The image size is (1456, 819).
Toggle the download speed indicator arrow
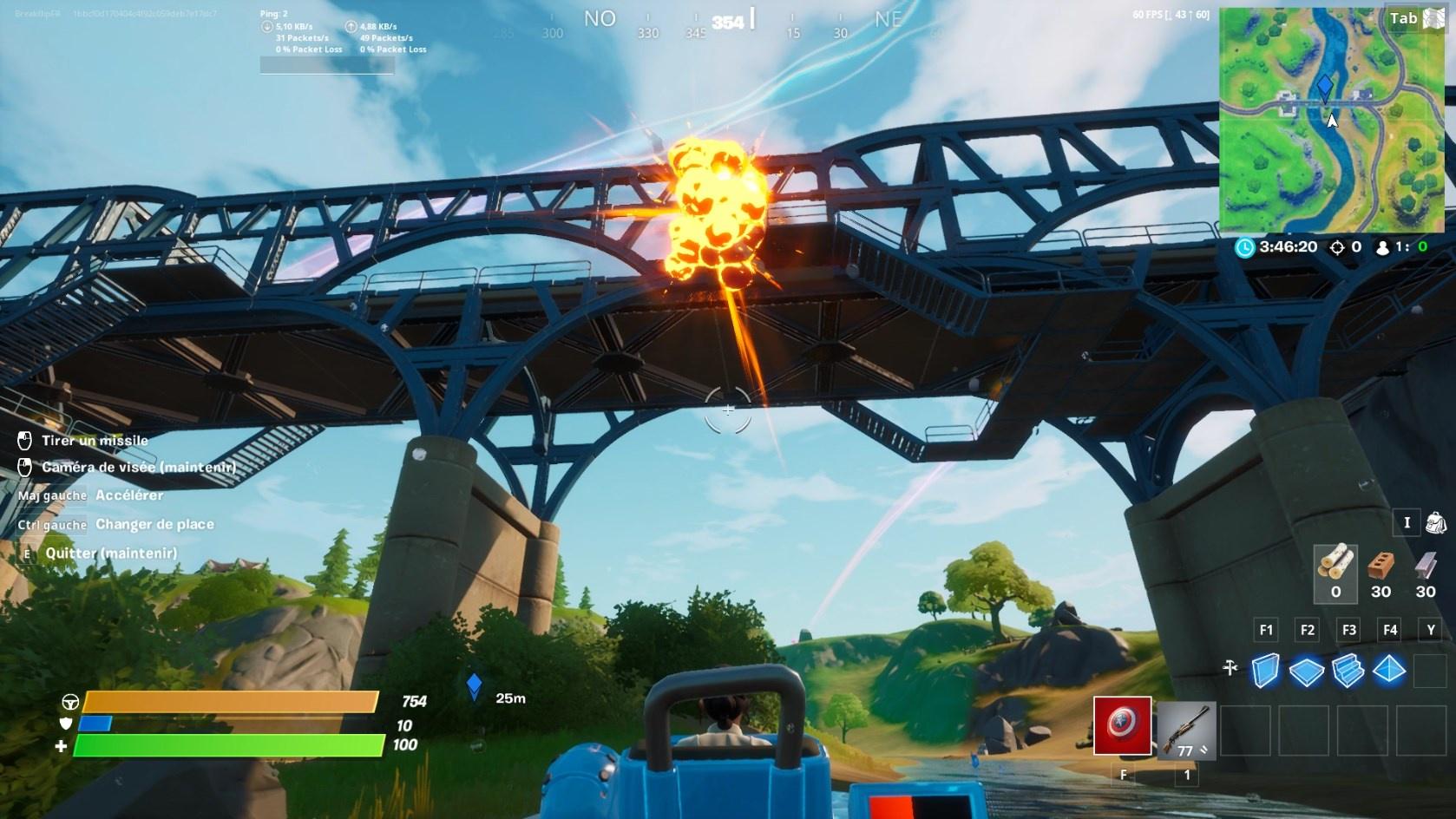tap(265, 27)
